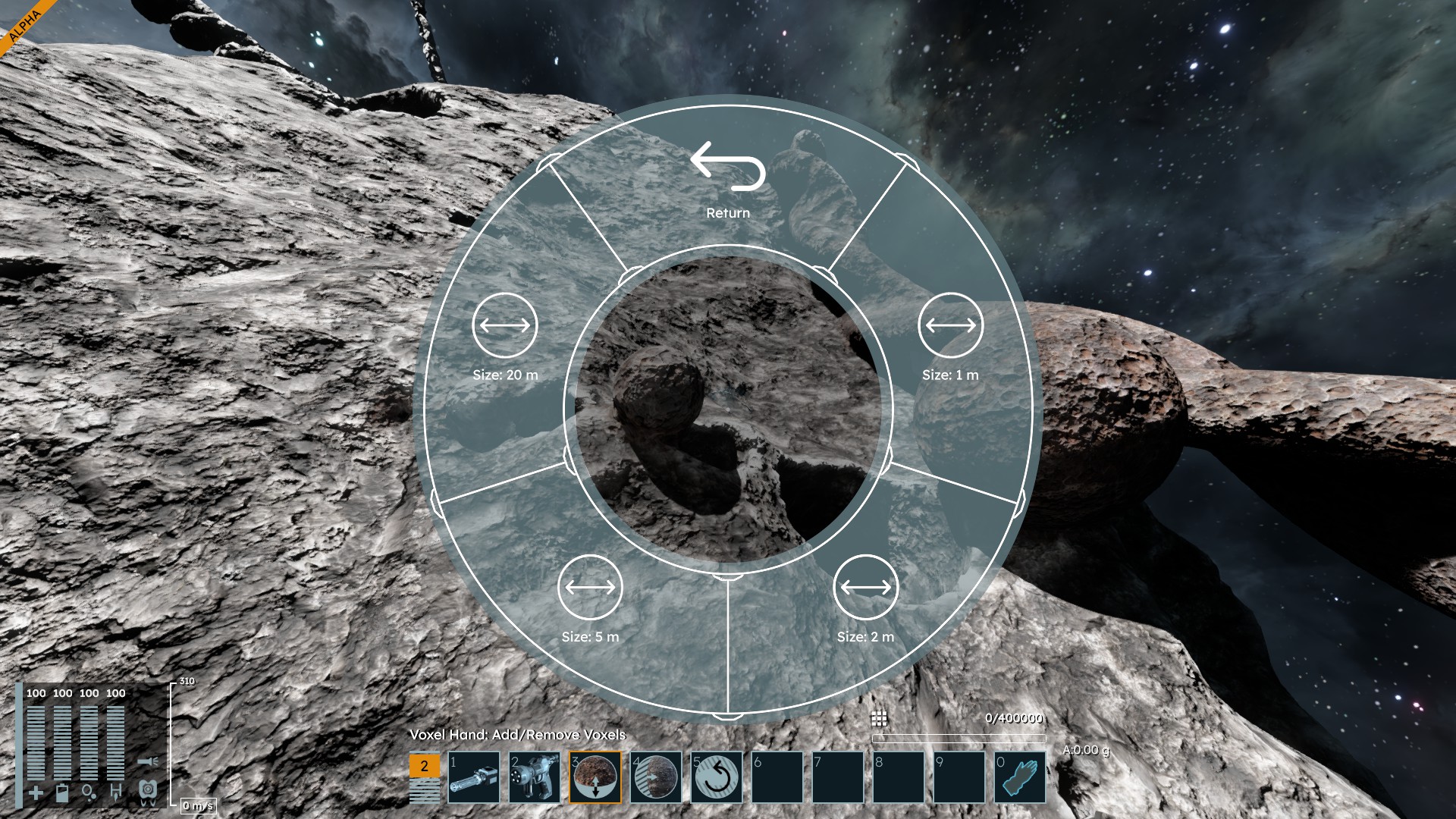Select the welder tool in hotbar slot 1
Viewport: 1456px width, 819px height.
pyautogui.click(x=474, y=777)
